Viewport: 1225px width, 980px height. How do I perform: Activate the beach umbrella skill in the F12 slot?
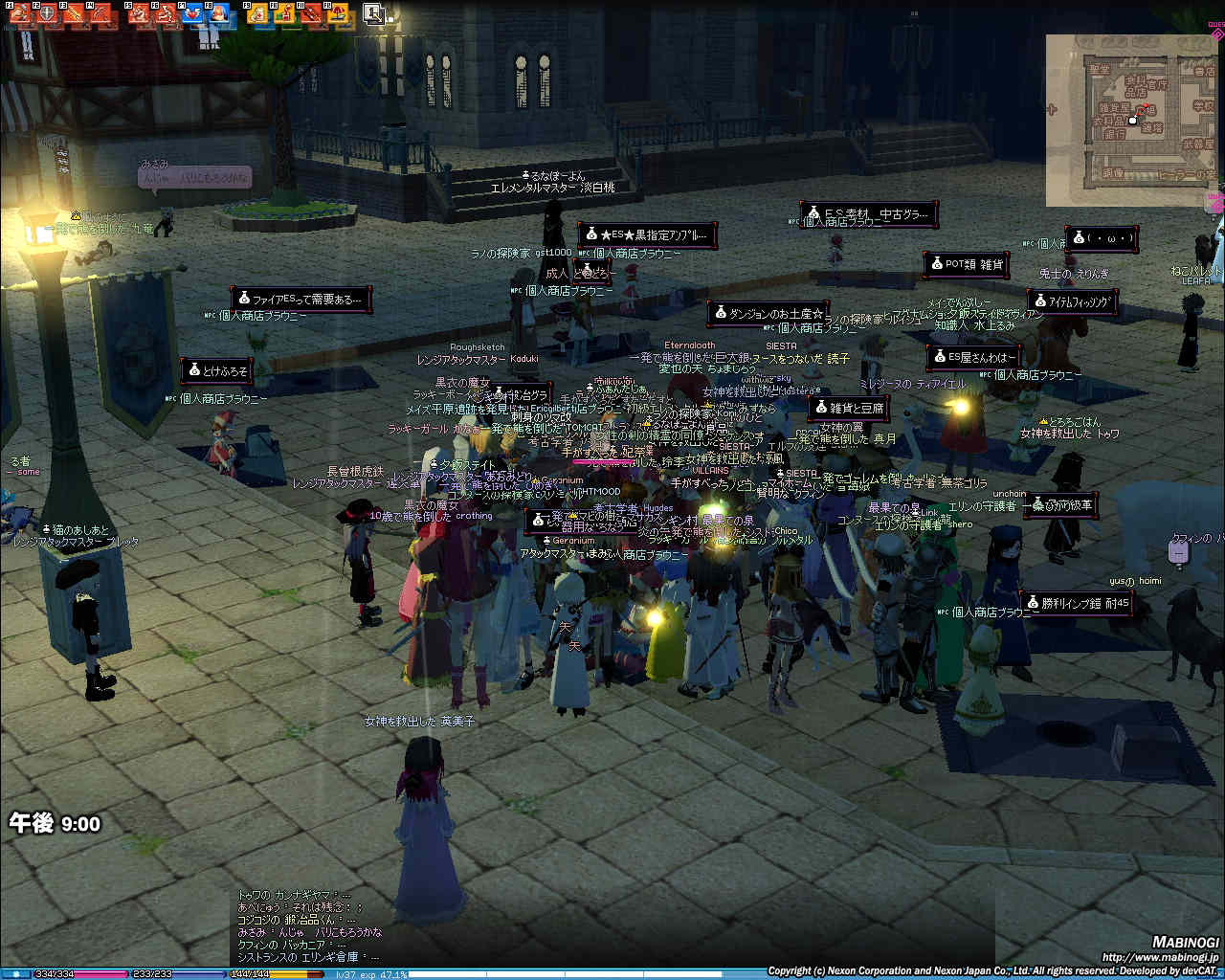(x=338, y=13)
